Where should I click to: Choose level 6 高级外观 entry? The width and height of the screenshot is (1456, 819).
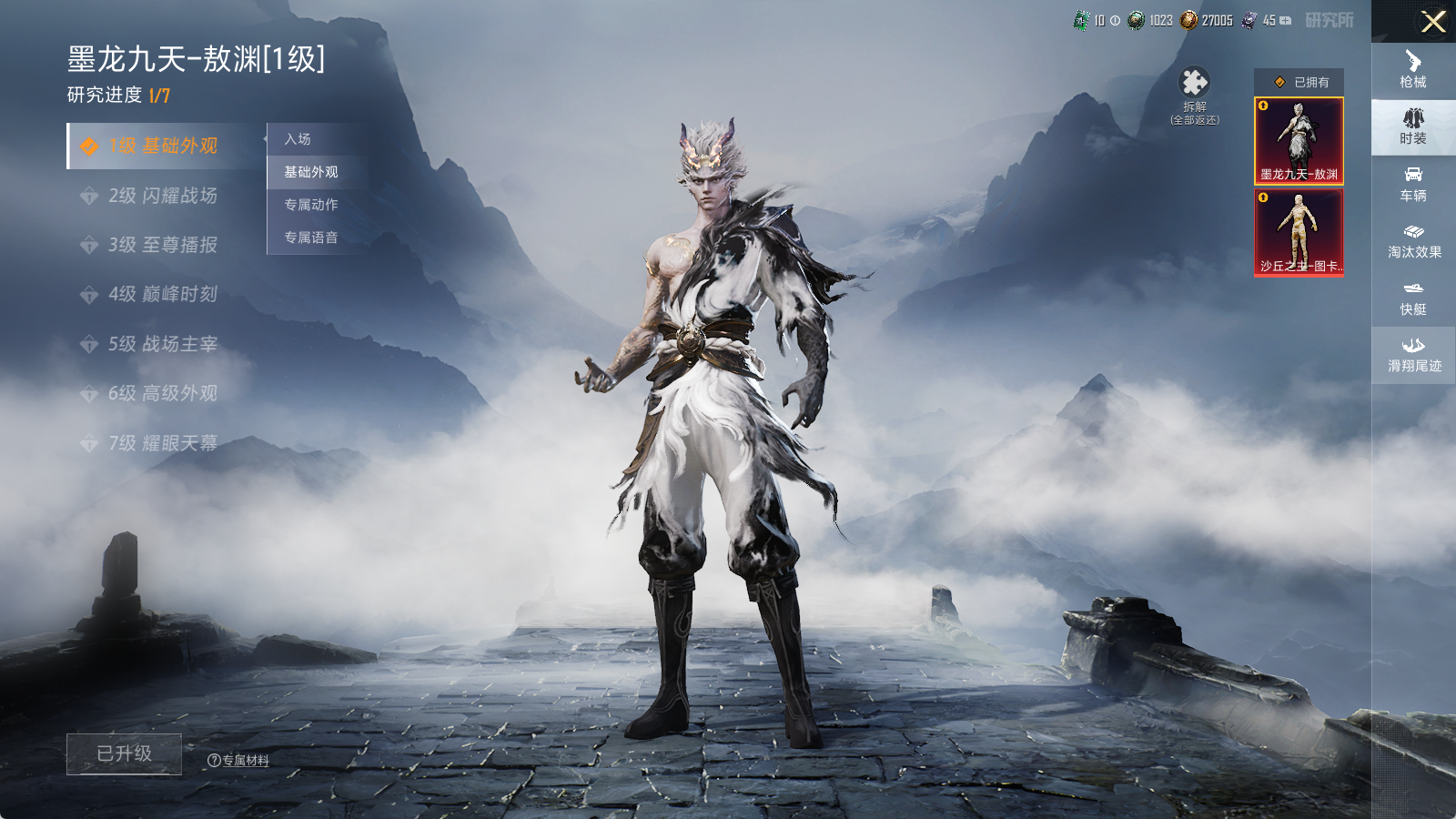(163, 393)
